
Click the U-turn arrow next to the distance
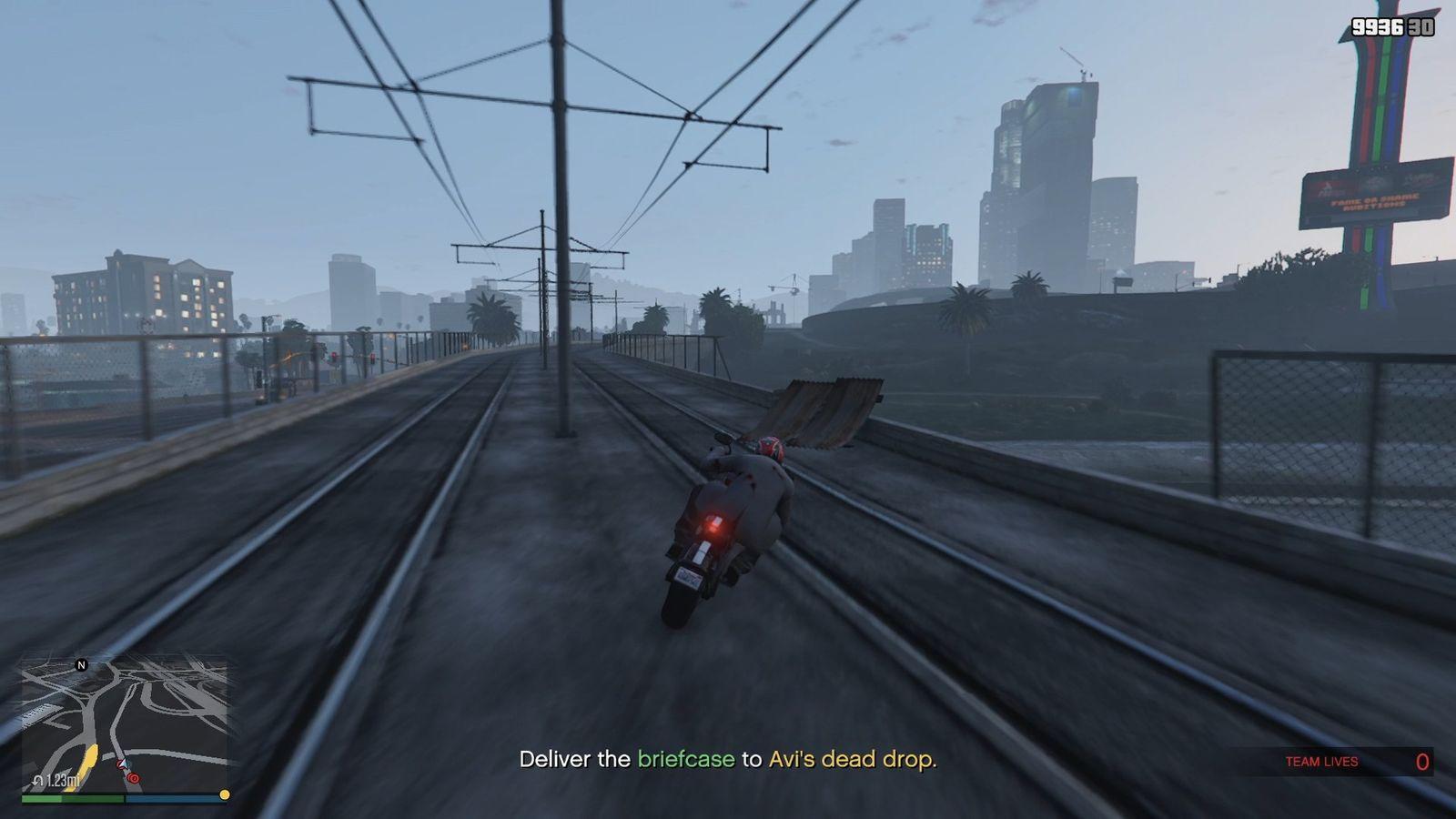pyautogui.click(x=38, y=781)
